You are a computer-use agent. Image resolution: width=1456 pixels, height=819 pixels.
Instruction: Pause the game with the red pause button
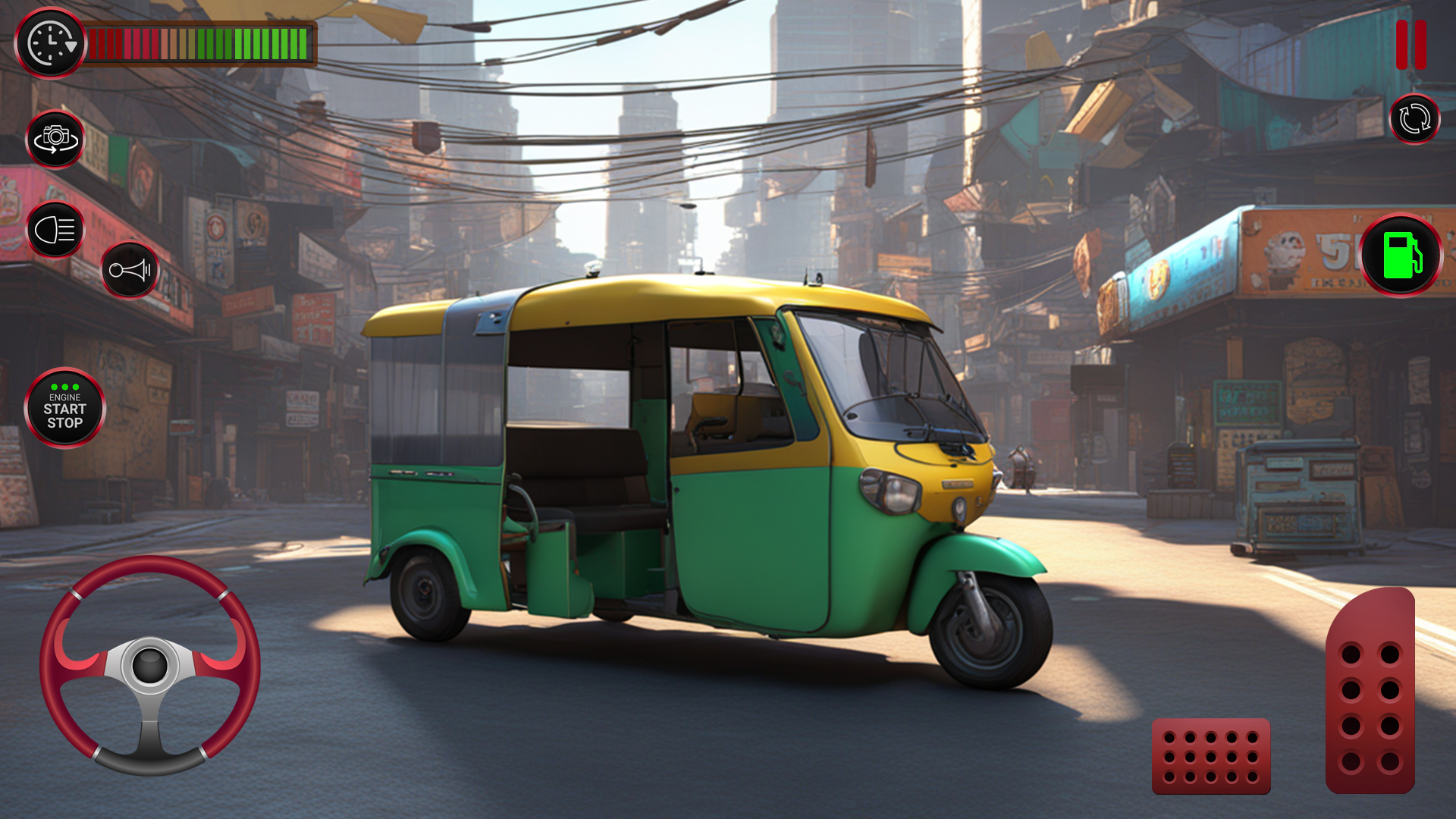click(x=1410, y=45)
